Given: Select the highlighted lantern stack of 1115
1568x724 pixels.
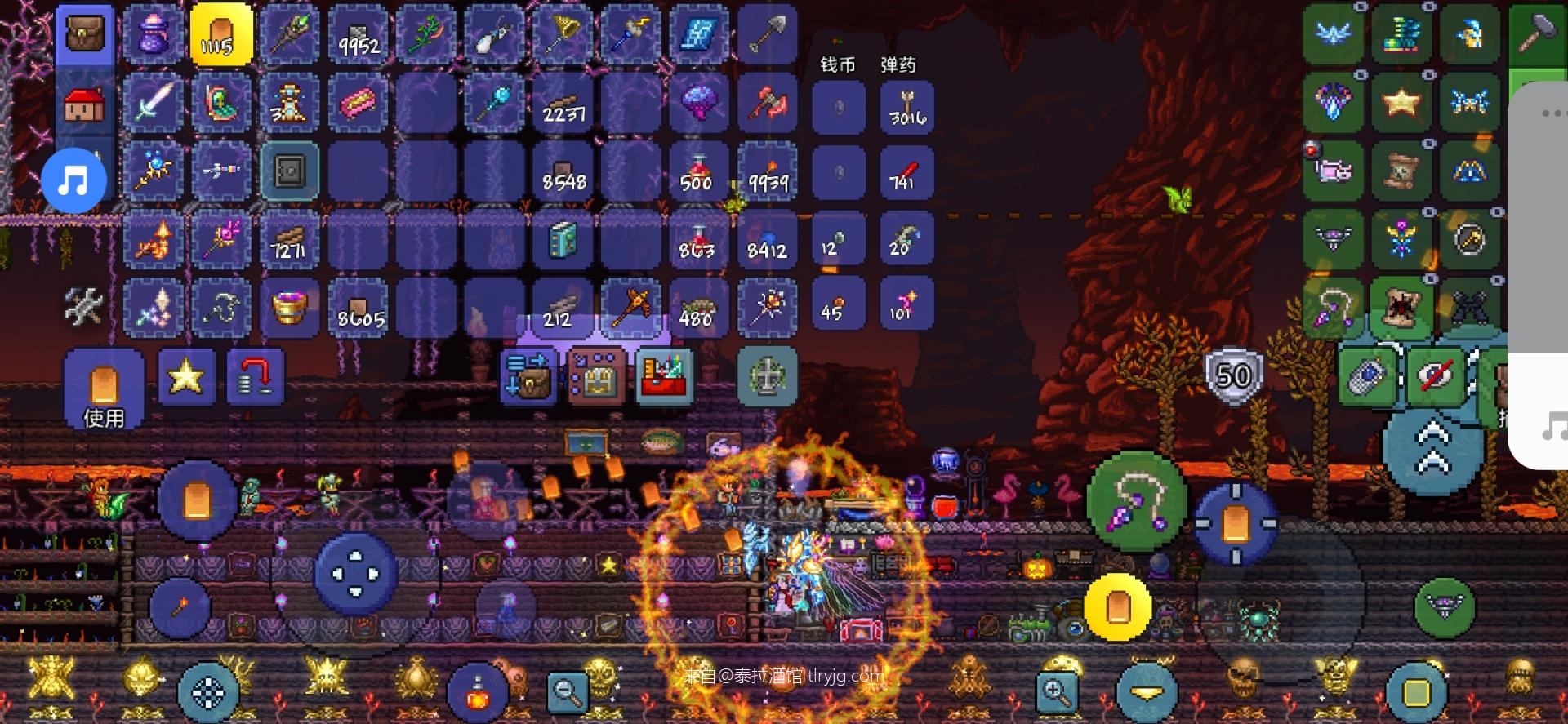Looking at the screenshot, I should pos(221,35).
